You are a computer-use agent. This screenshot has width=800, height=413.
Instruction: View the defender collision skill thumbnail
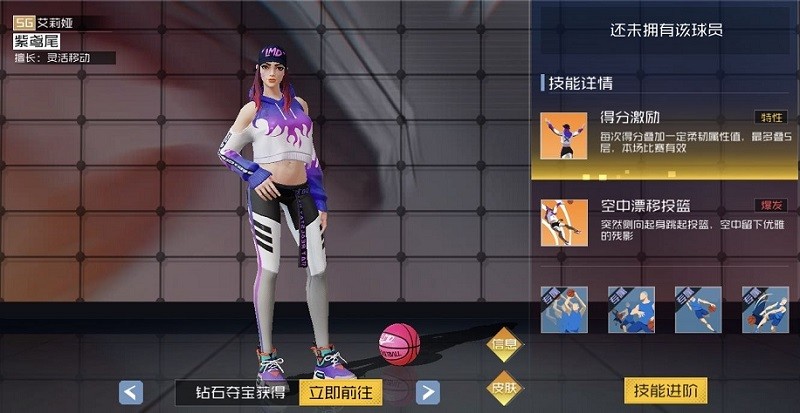click(632, 309)
